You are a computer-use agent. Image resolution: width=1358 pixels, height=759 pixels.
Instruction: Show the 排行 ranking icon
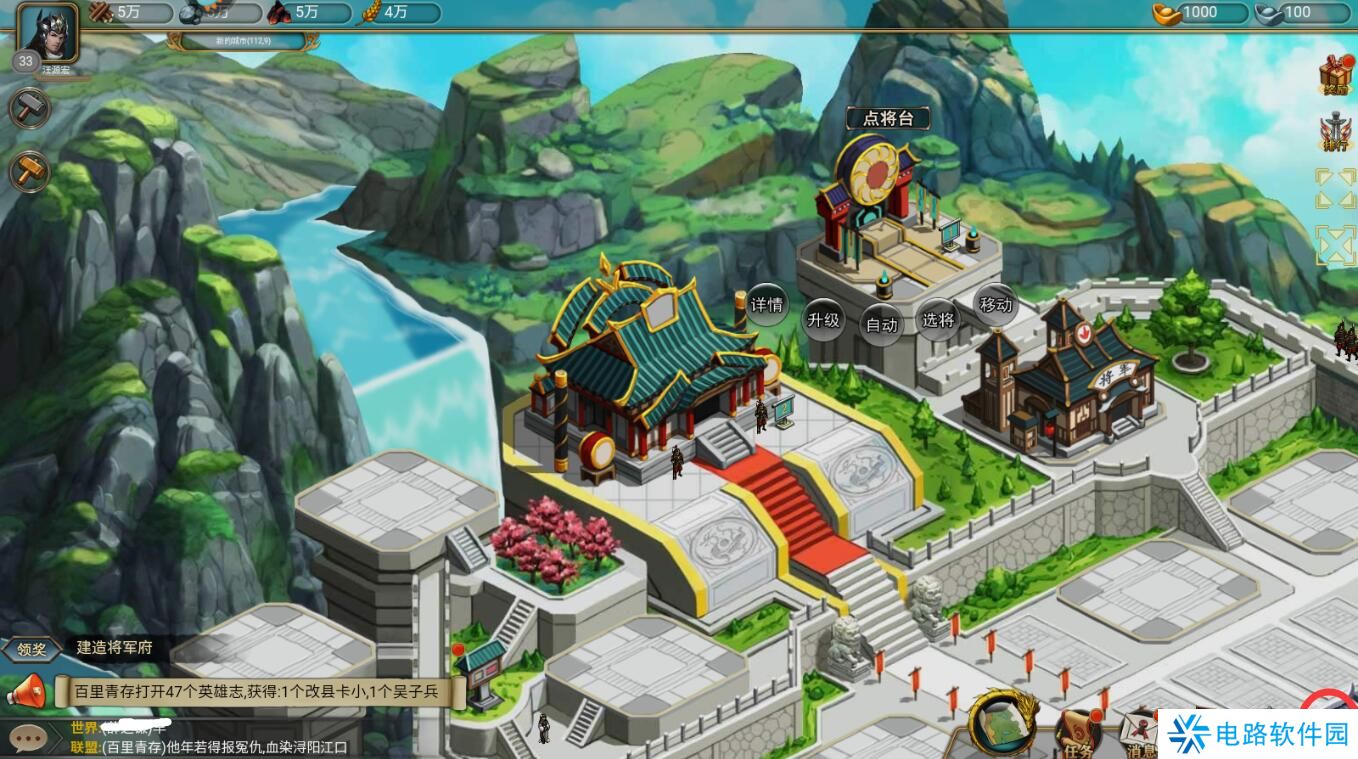(1337, 133)
